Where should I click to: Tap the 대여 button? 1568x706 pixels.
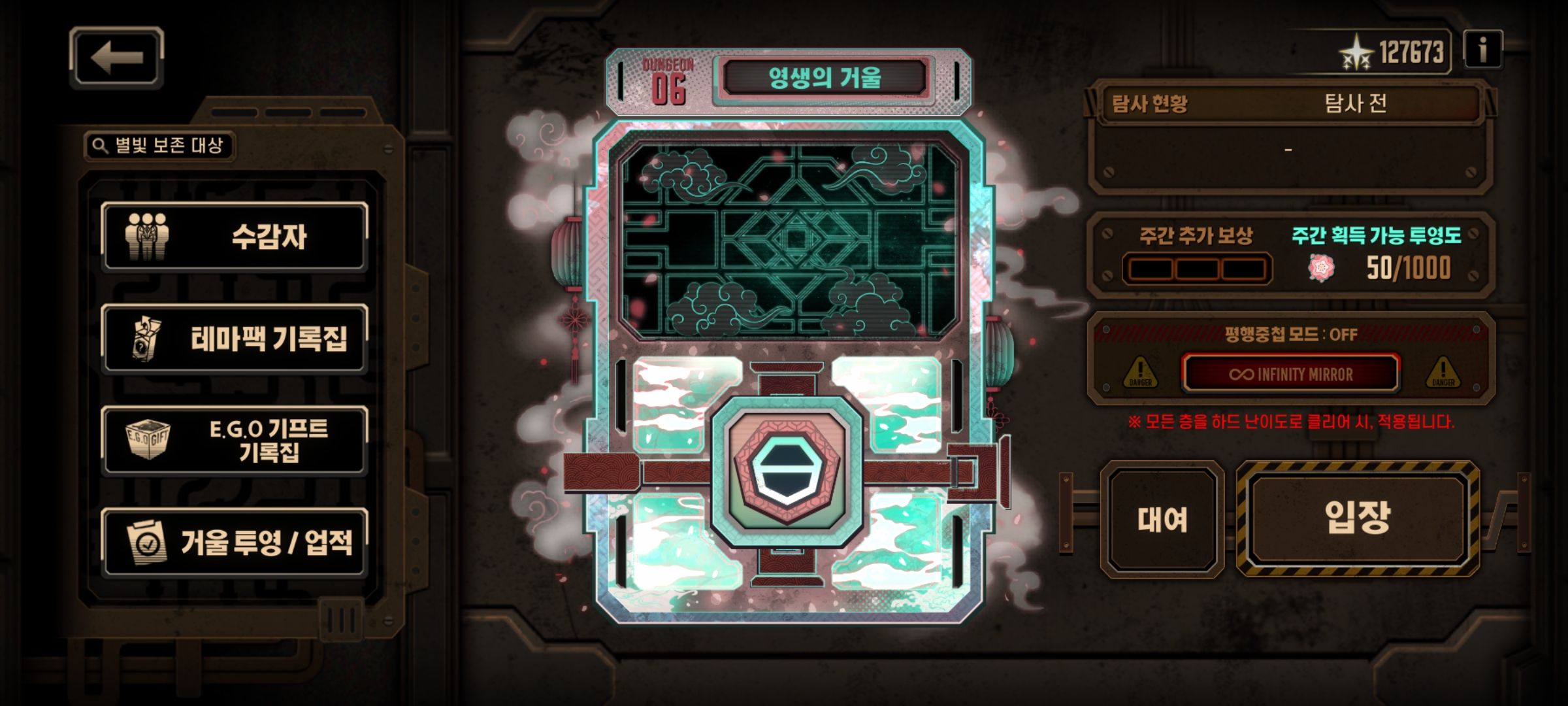1162,520
